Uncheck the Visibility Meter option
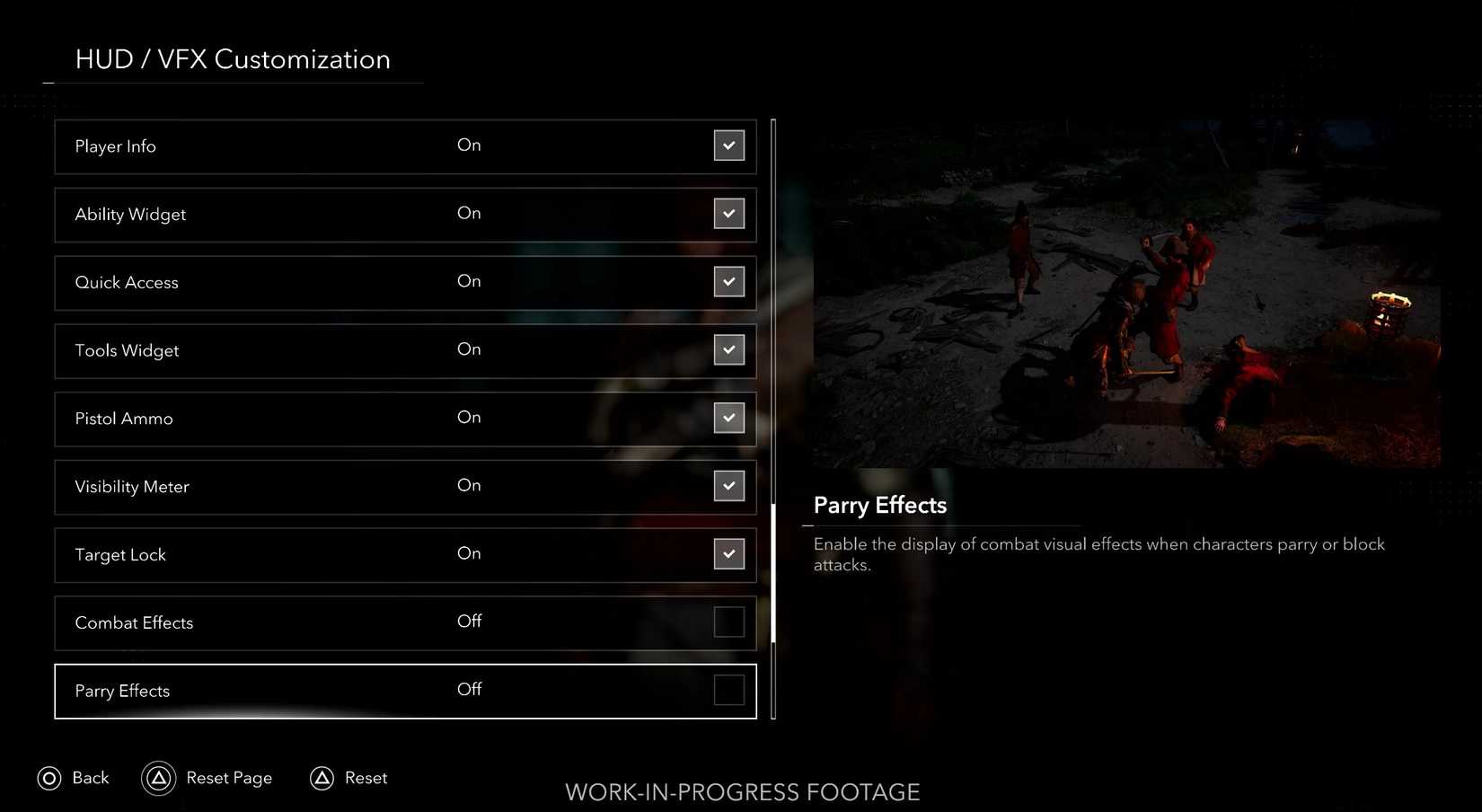This screenshot has height=812, width=1482. click(x=729, y=485)
